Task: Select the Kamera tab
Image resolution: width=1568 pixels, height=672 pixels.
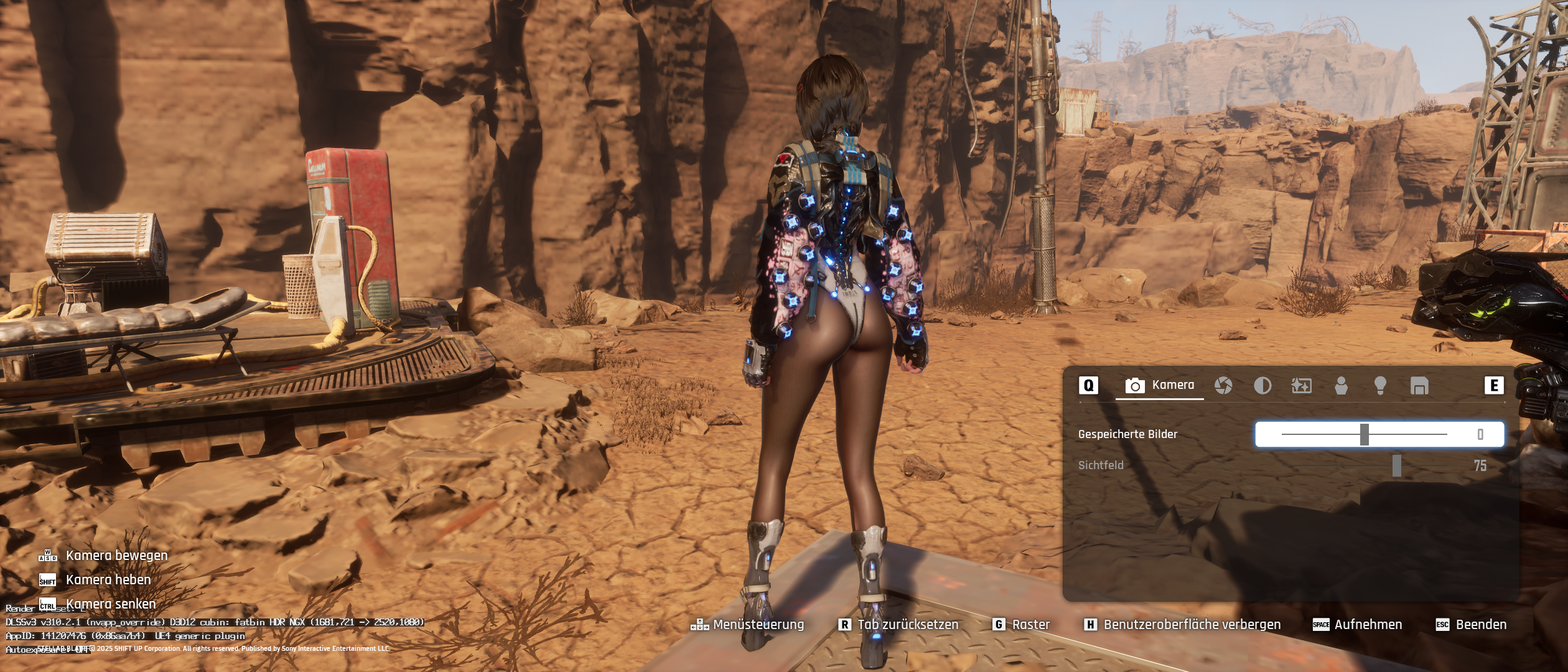Action: tap(1160, 386)
